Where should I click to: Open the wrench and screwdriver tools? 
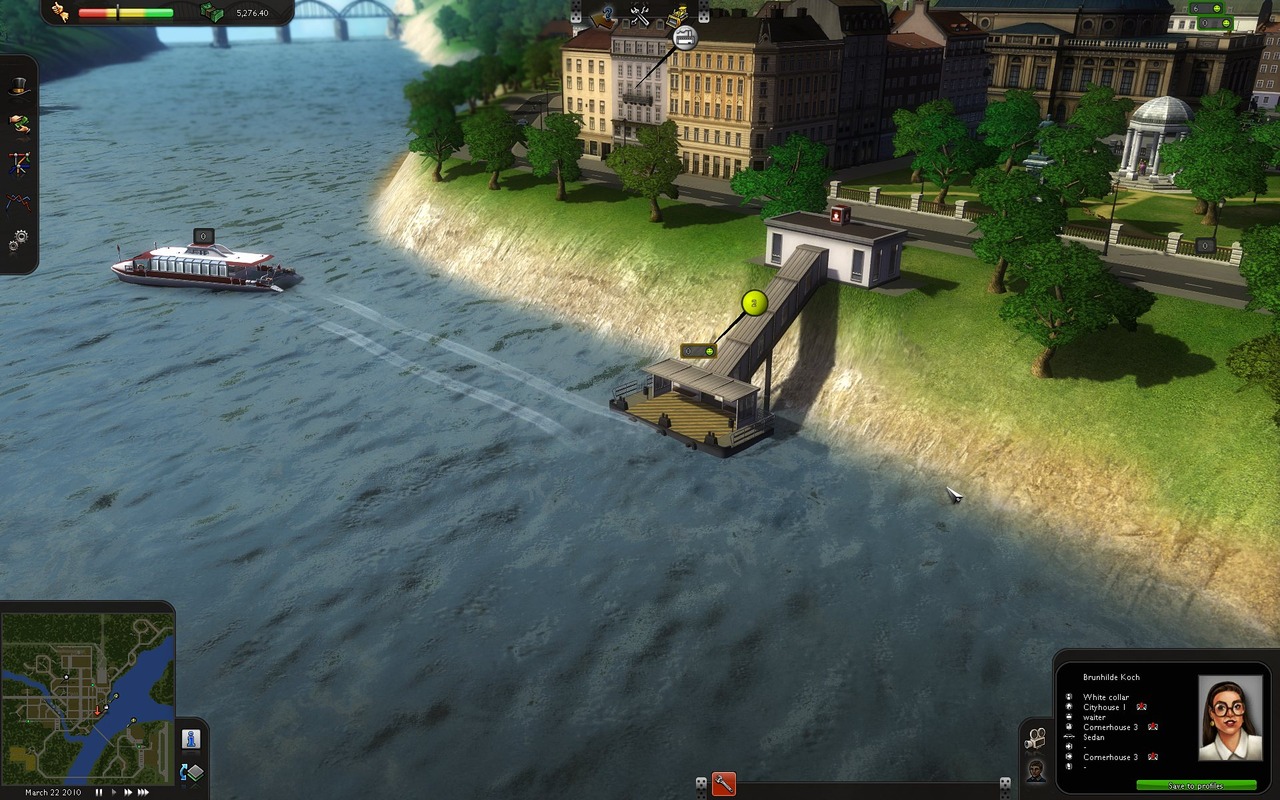point(641,15)
